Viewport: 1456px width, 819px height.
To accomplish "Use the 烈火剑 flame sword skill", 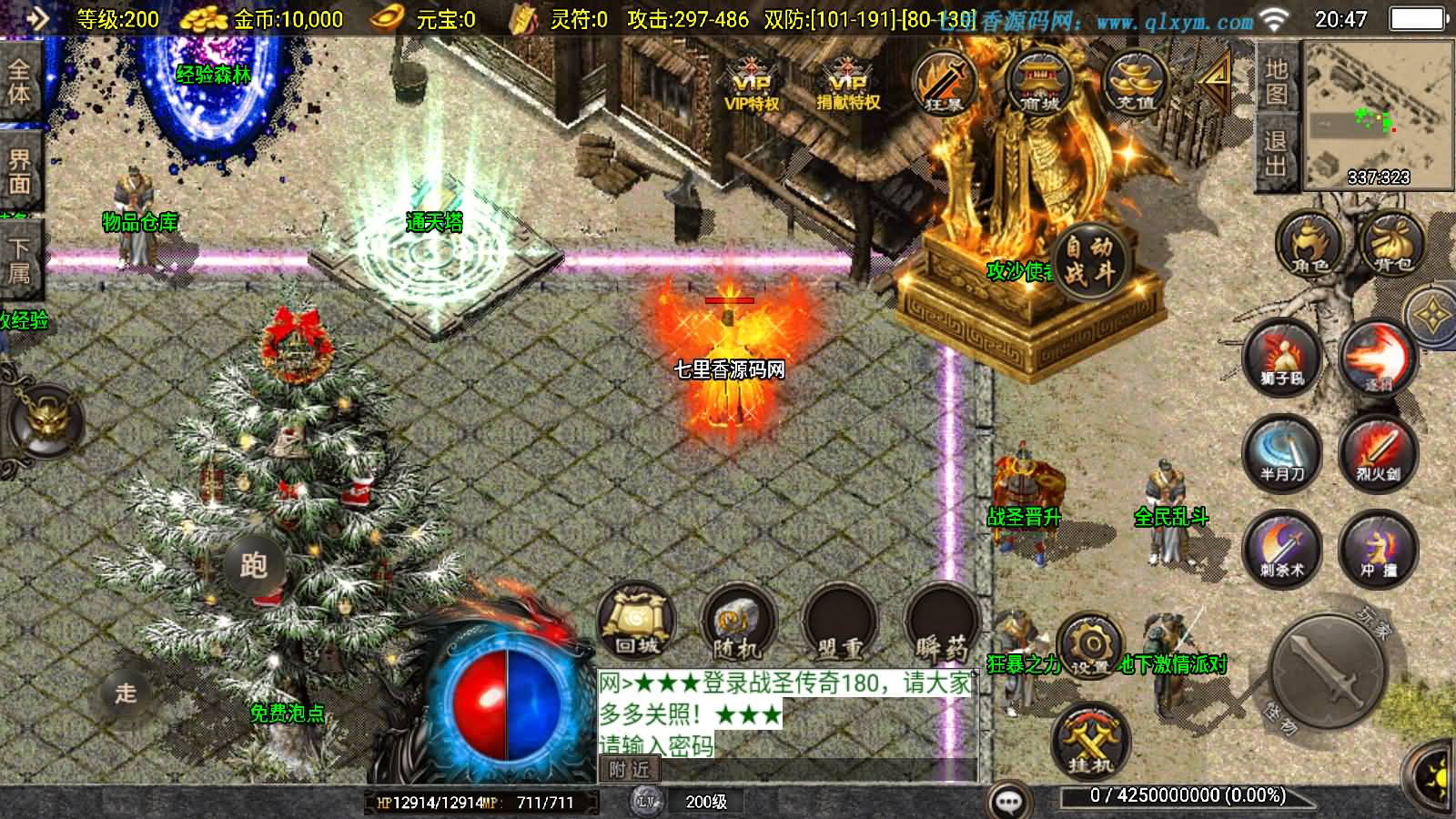I will point(1378,454).
